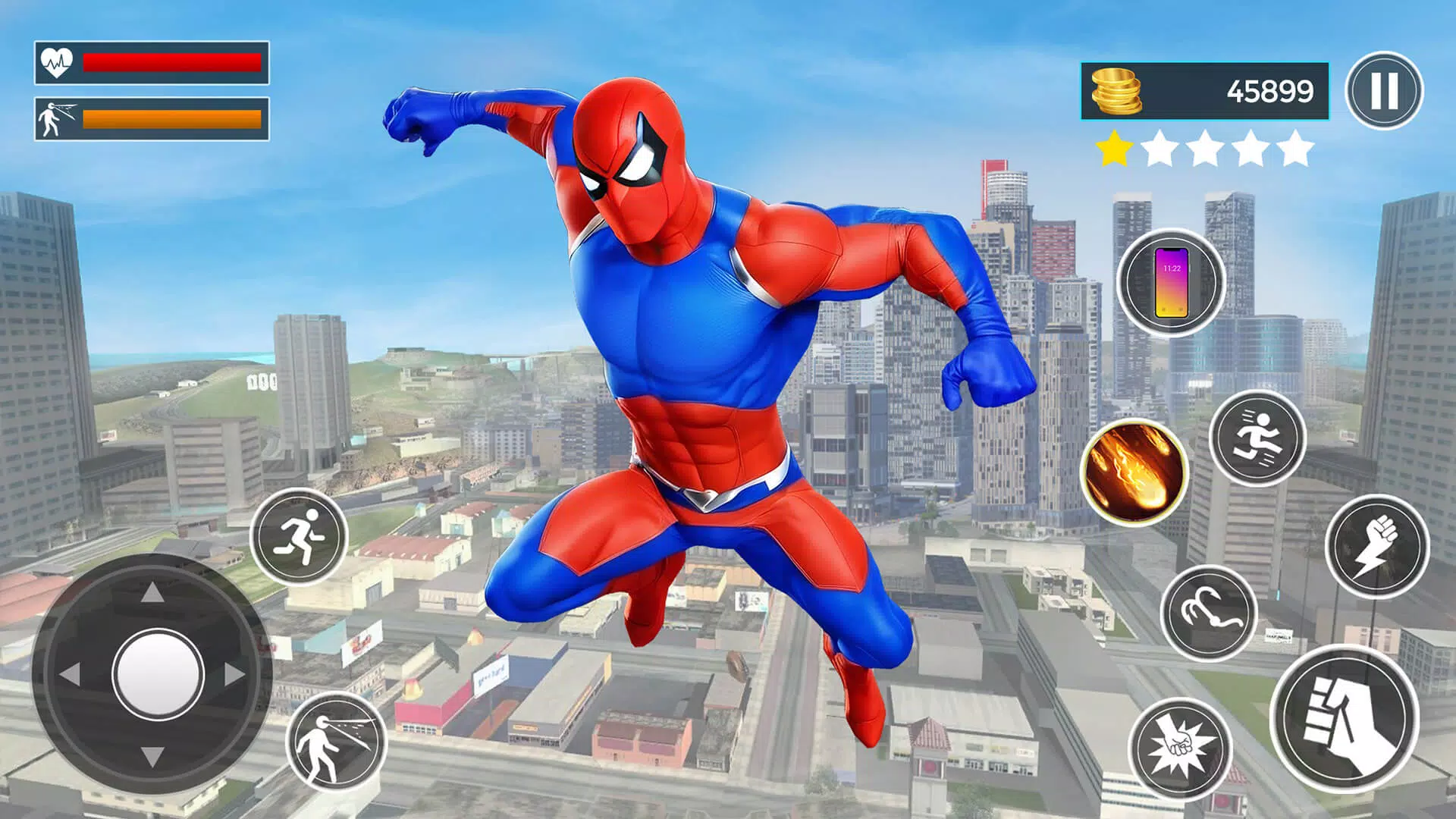Pause the game with the pause button
Viewport: 1456px width, 819px height.
tap(1385, 89)
